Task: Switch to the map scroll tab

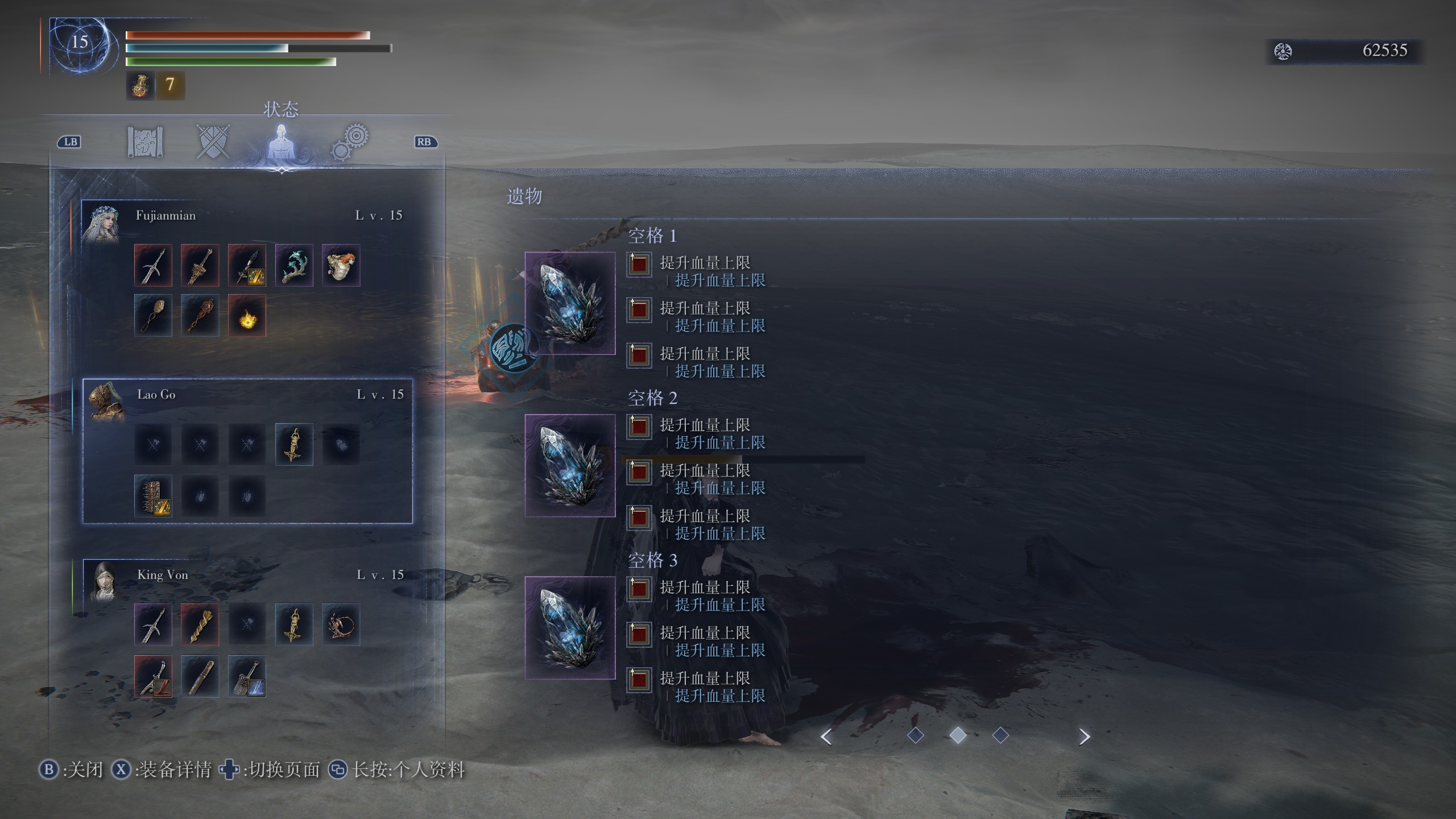Action: click(x=145, y=142)
